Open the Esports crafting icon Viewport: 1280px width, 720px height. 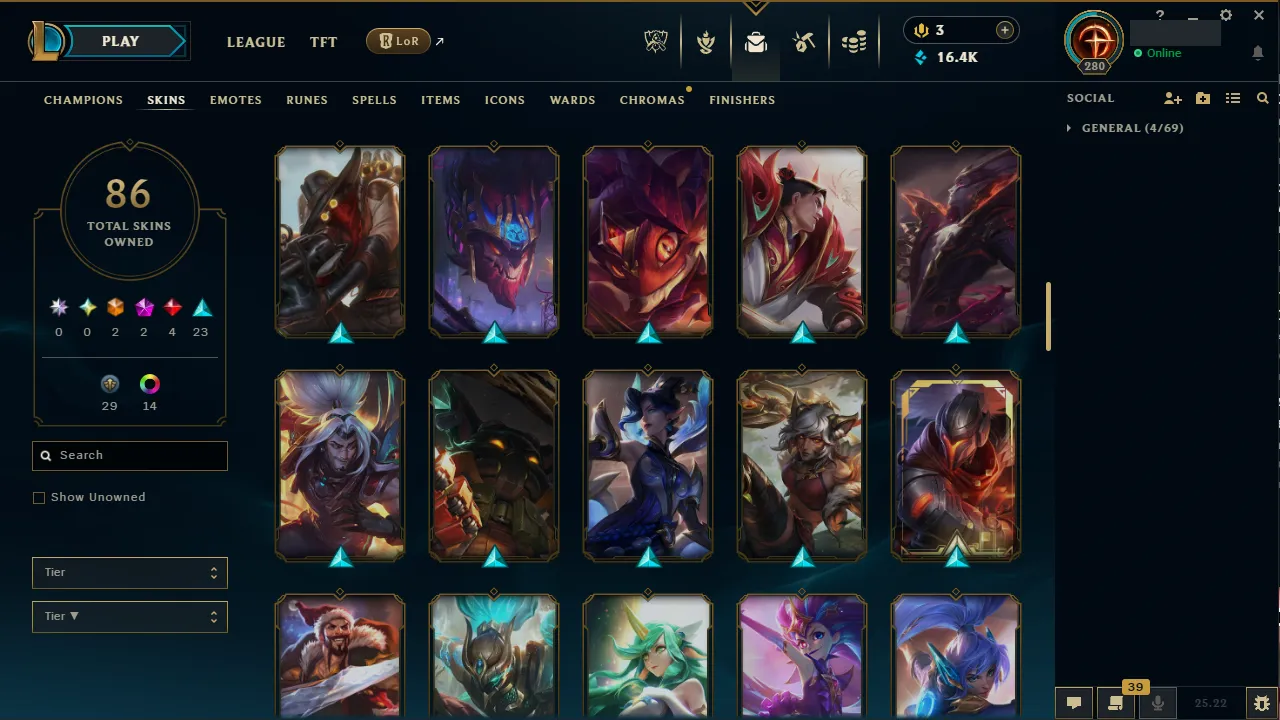click(x=804, y=41)
